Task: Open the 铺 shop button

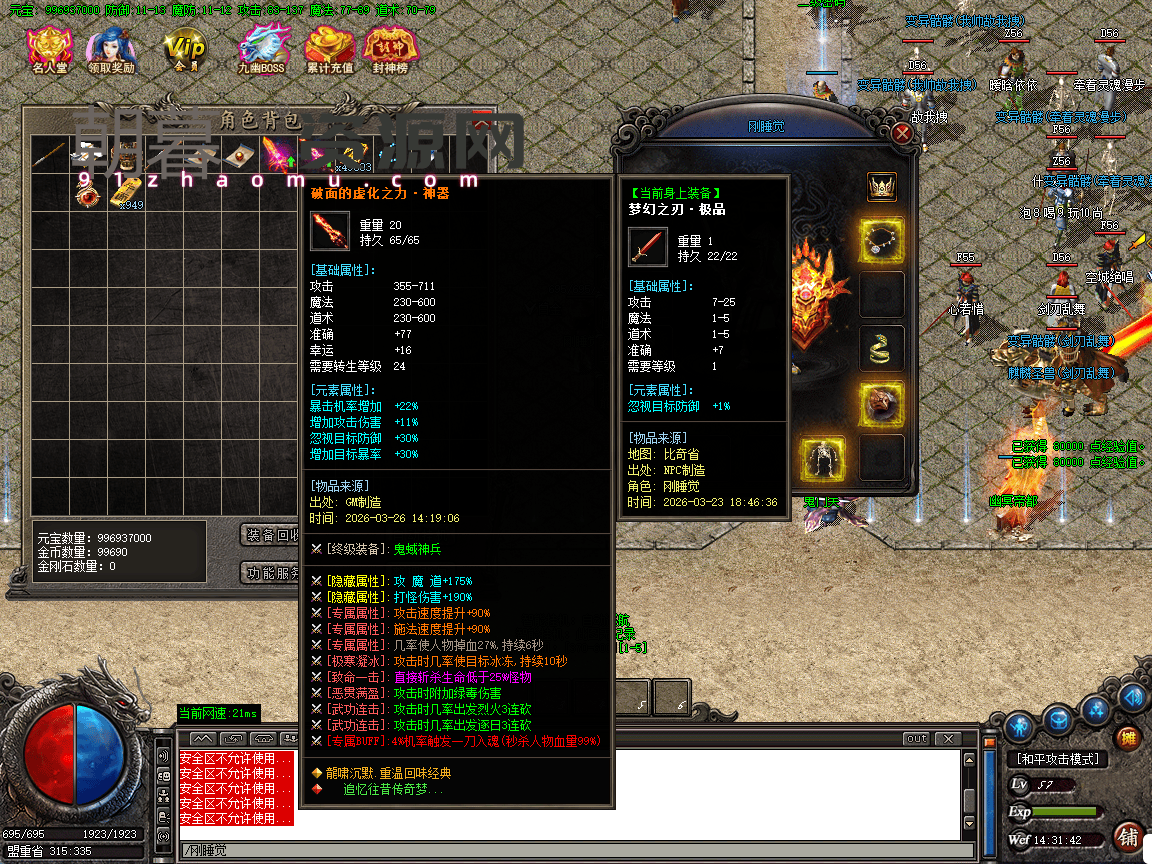Action: click(1129, 836)
